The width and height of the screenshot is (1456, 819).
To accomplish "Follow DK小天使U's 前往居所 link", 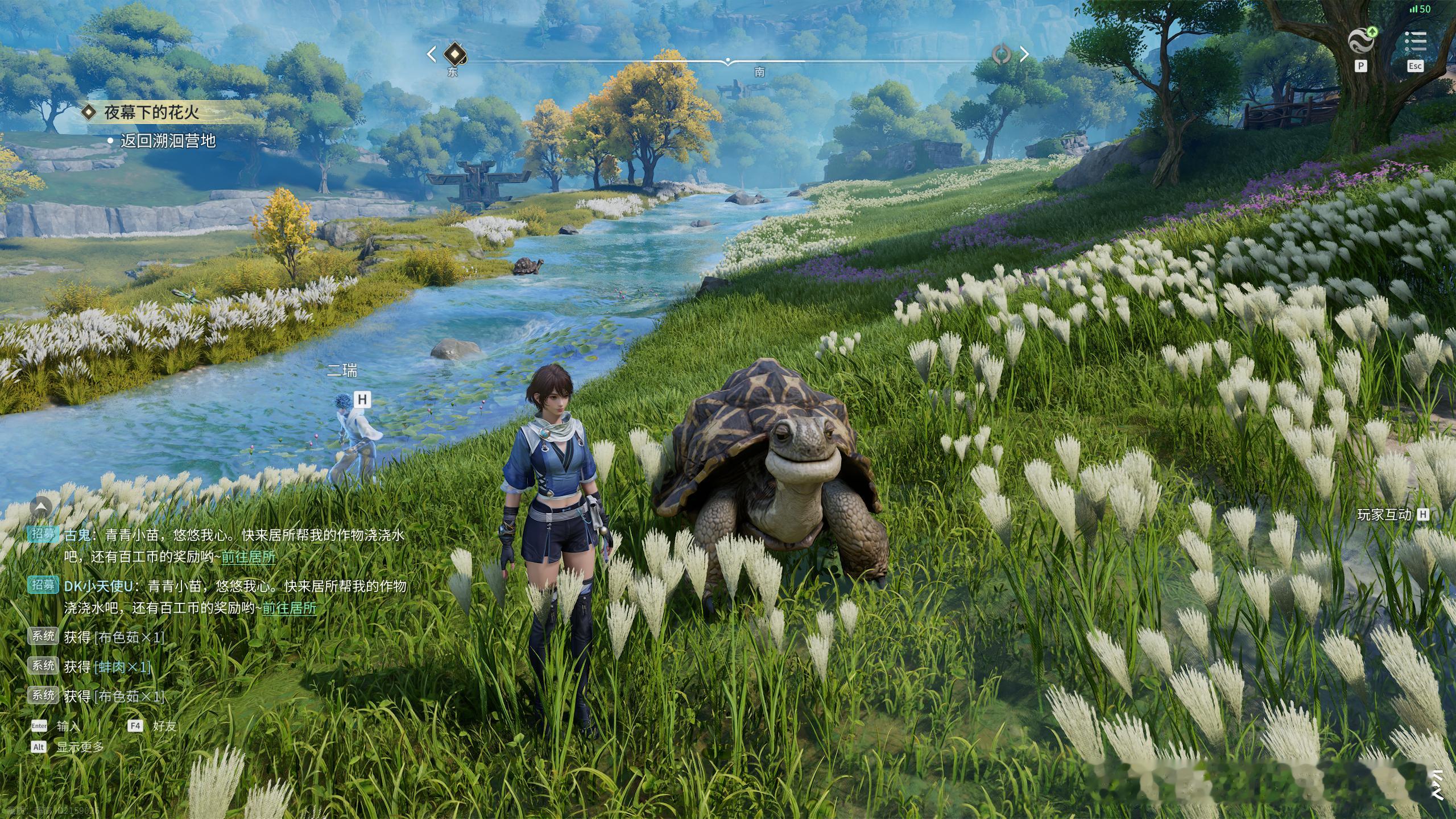I will click(289, 608).
